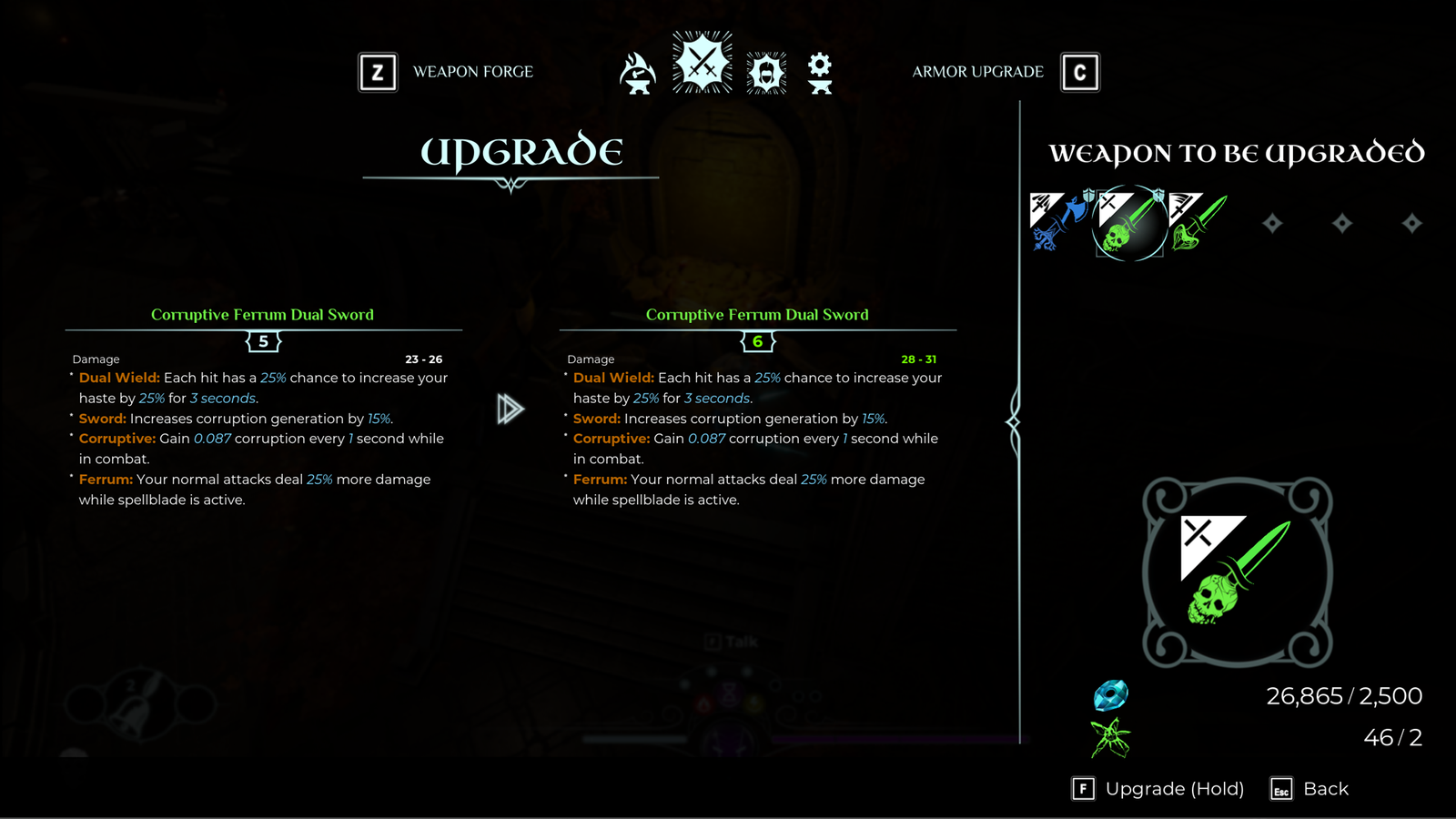The height and width of the screenshot is (819, 1456).
Task: Select the green skull dual sword
Action: pyautogui.click(x=1129, y=223)
